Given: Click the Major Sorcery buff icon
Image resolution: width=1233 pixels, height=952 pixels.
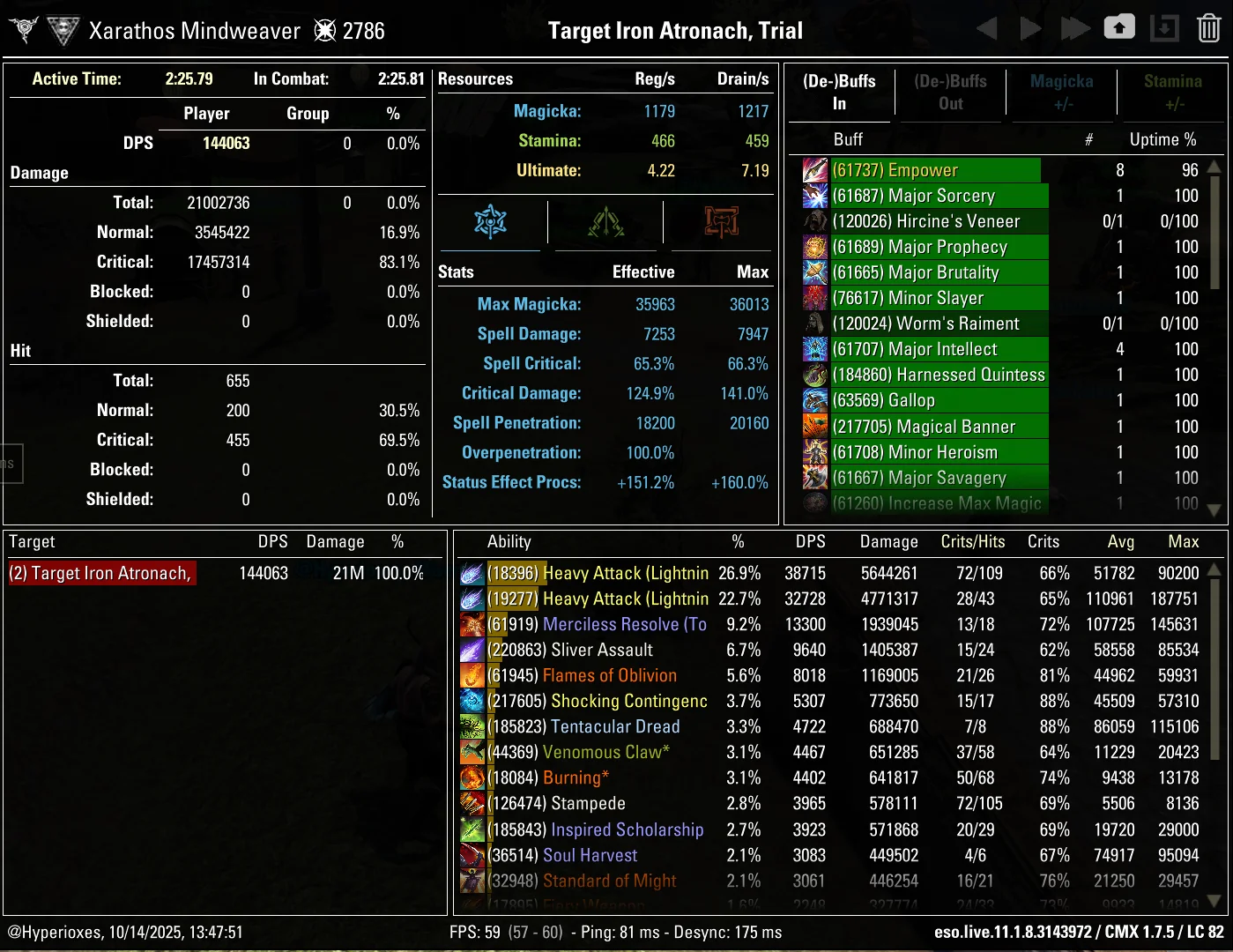Looking at the screenshot, I should 815,195.
